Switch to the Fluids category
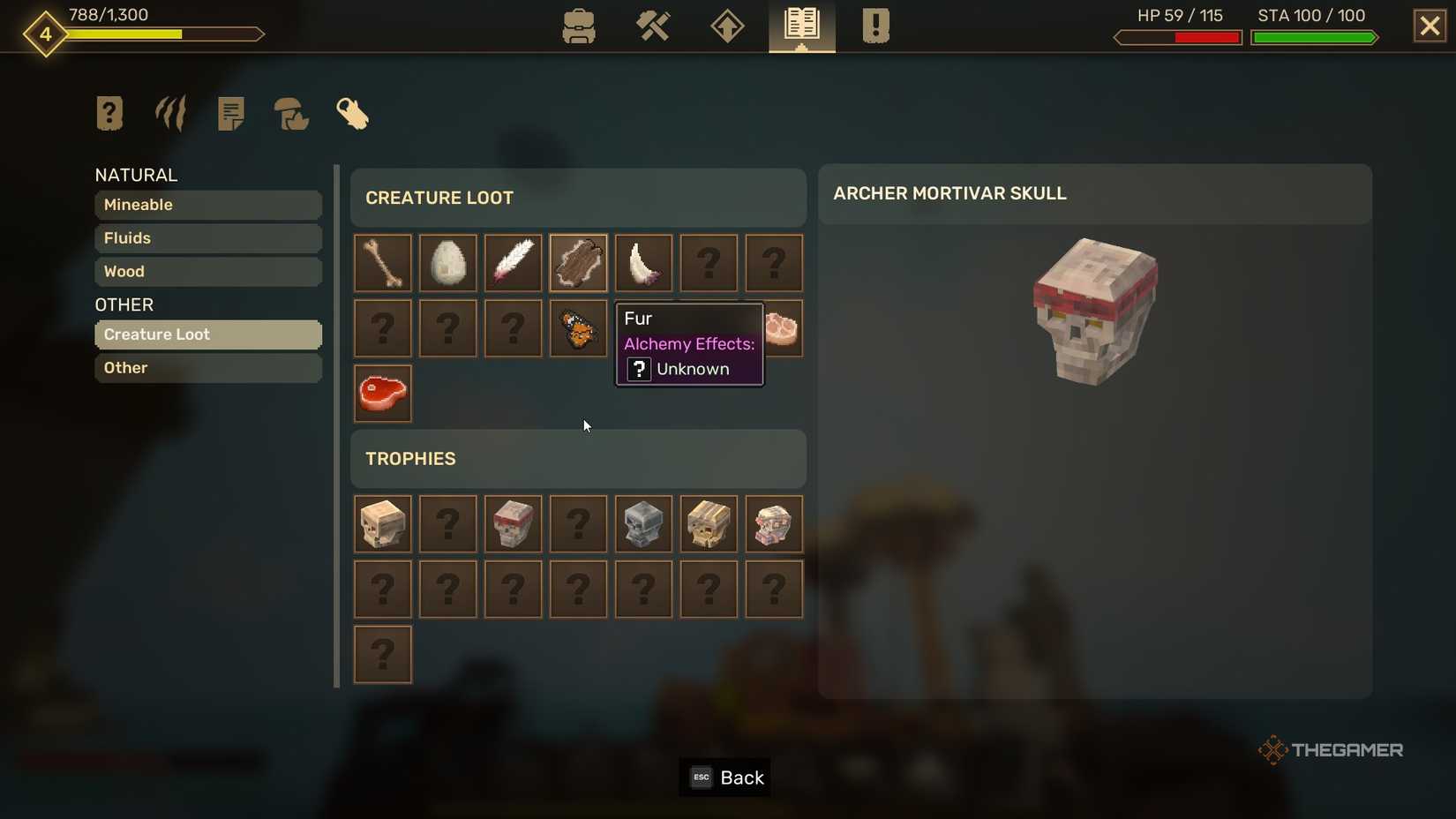 click(x=207, y=238)
